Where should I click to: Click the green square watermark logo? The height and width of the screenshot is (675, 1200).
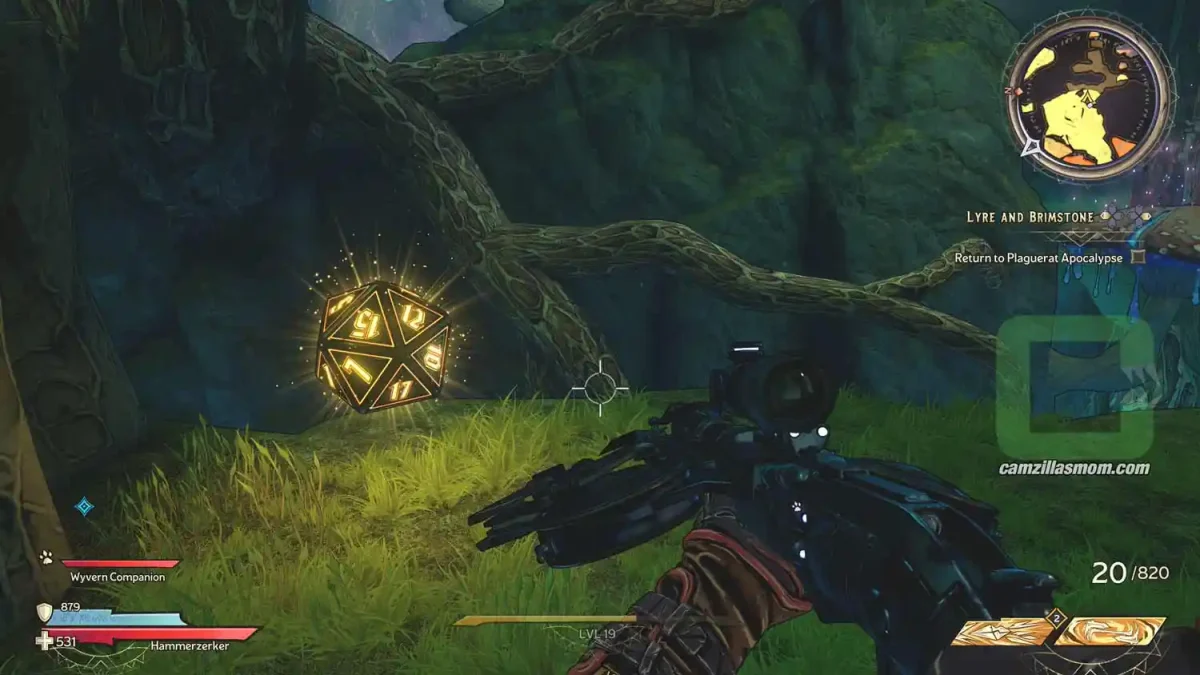point(1074,387)
